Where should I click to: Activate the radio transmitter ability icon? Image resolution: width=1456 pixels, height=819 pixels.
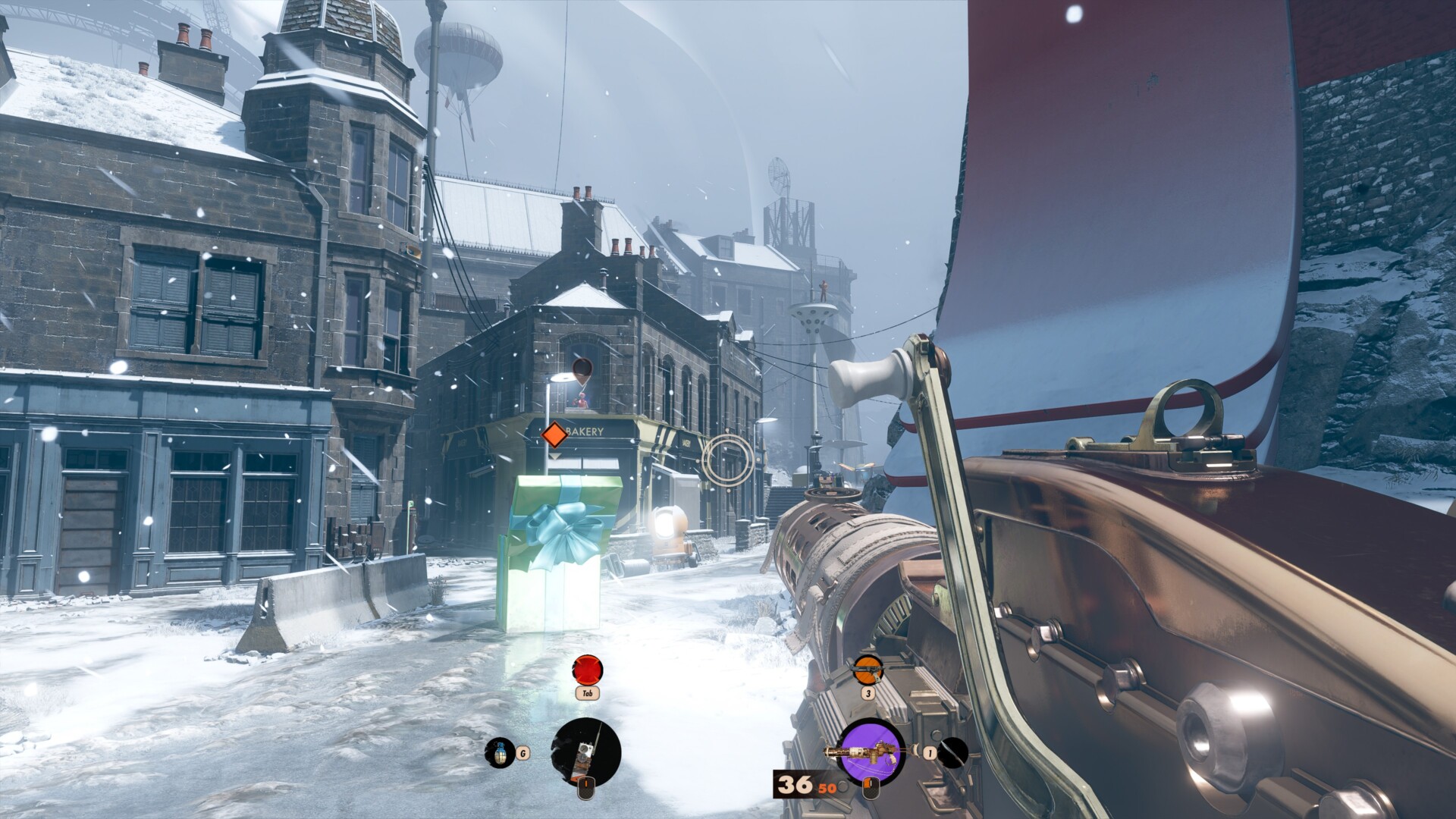click(x=586, y=752)
